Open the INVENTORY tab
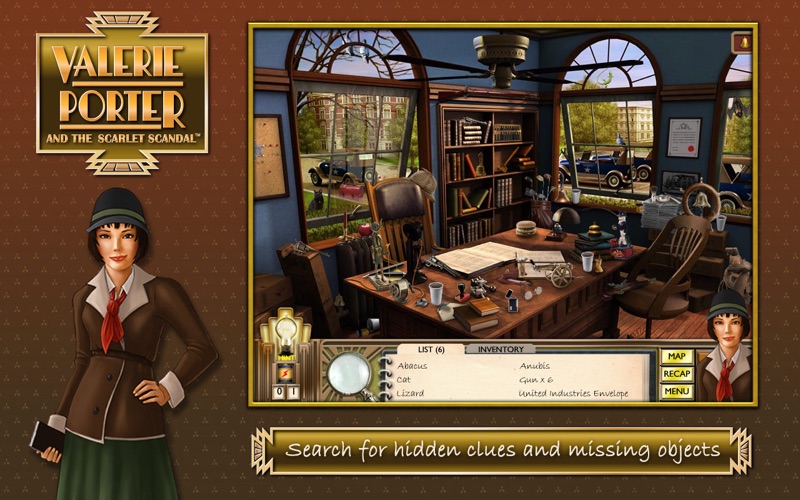The image size is (800, 500). [x=500, y=349]
